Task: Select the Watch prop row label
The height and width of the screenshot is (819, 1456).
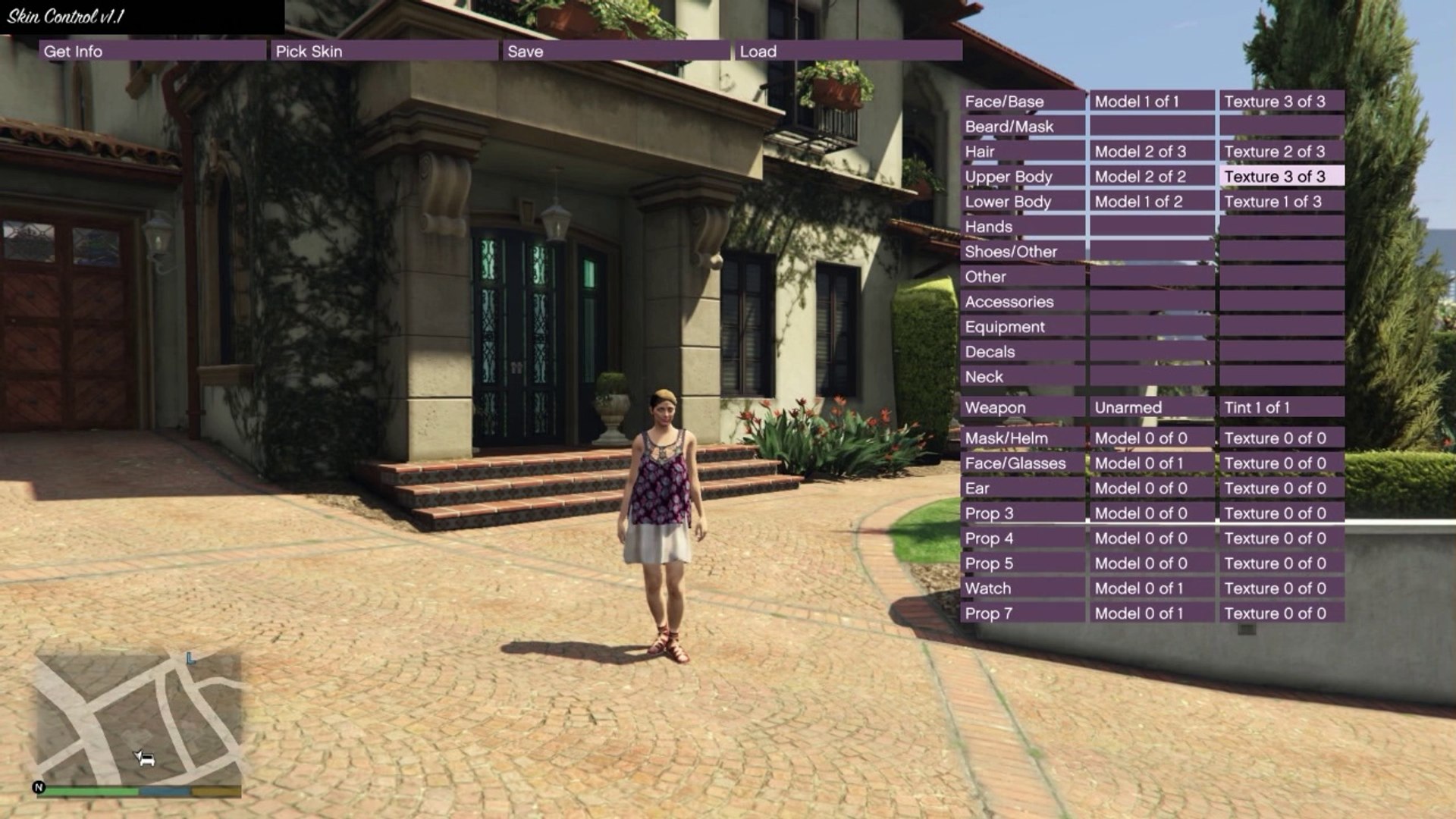Action: pos(1022,588)
